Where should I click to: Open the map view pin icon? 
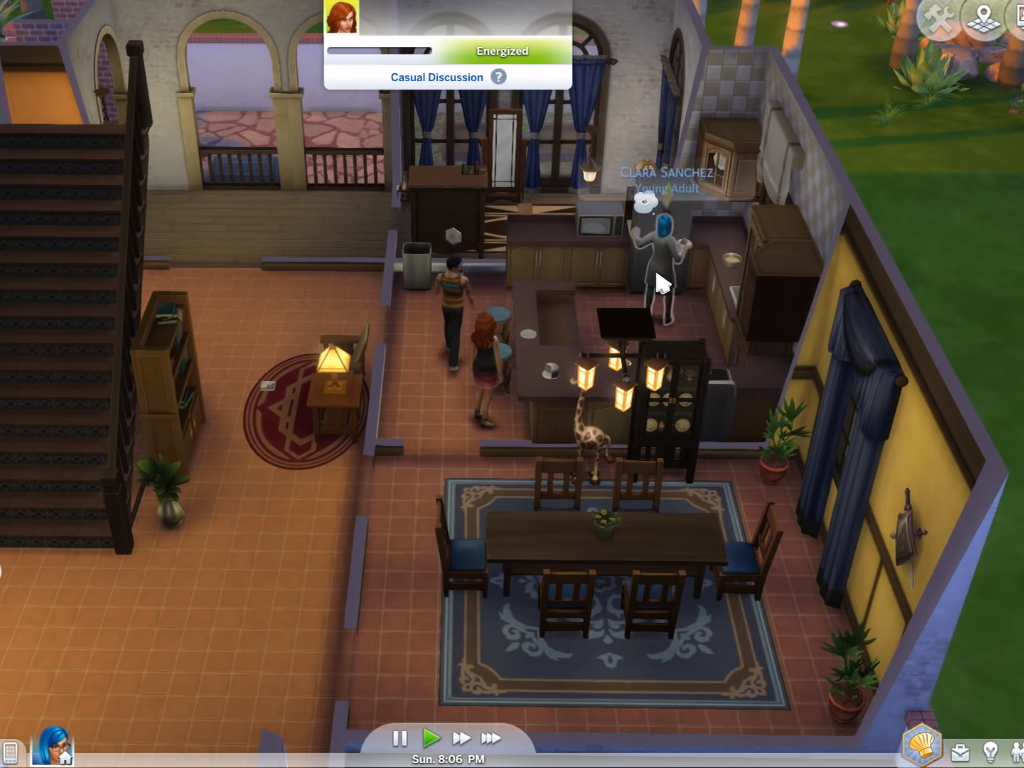pos(984,18)
